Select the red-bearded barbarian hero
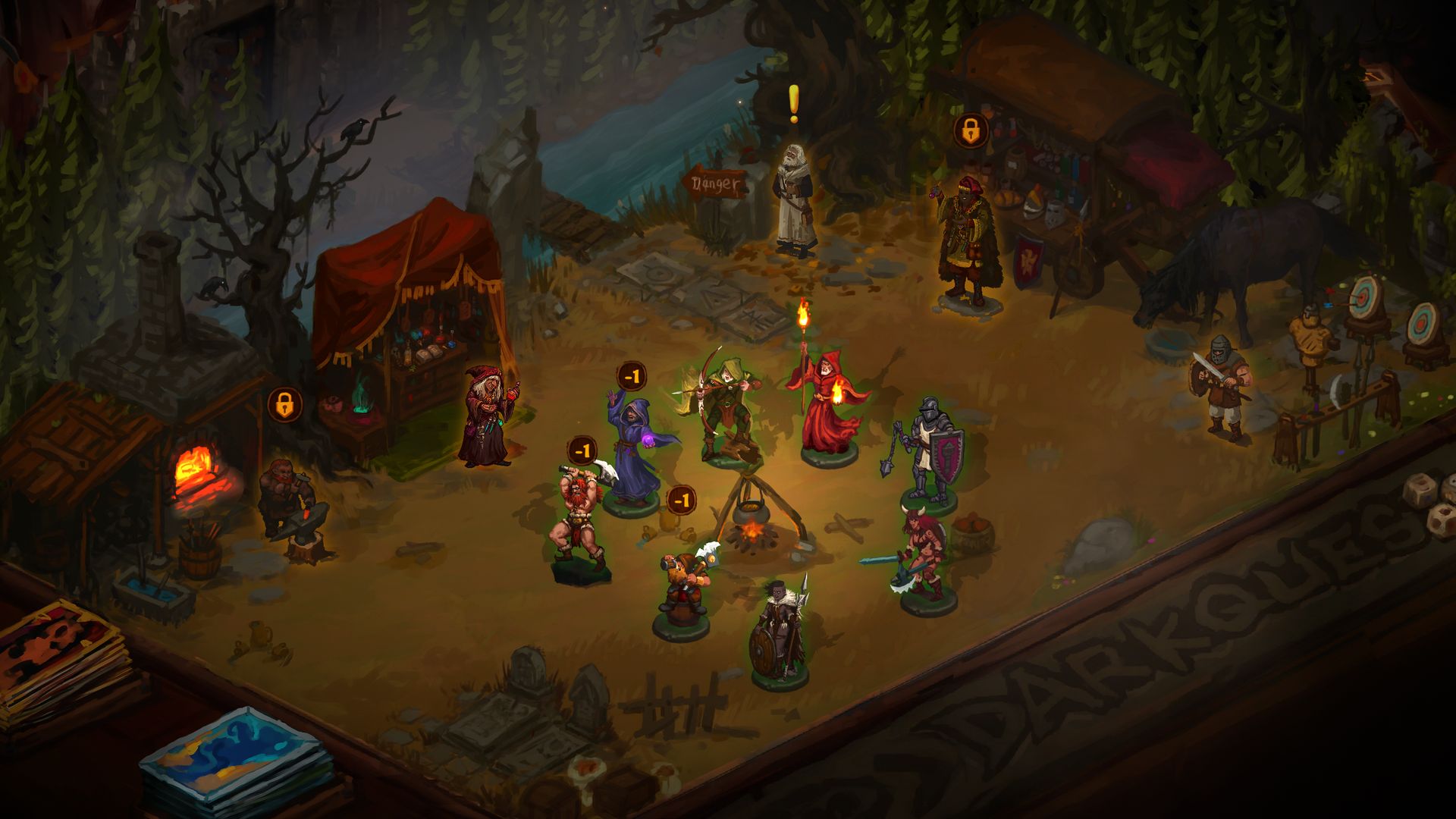The width and height of the screenshot is (1456, 819). pos(580,523)
